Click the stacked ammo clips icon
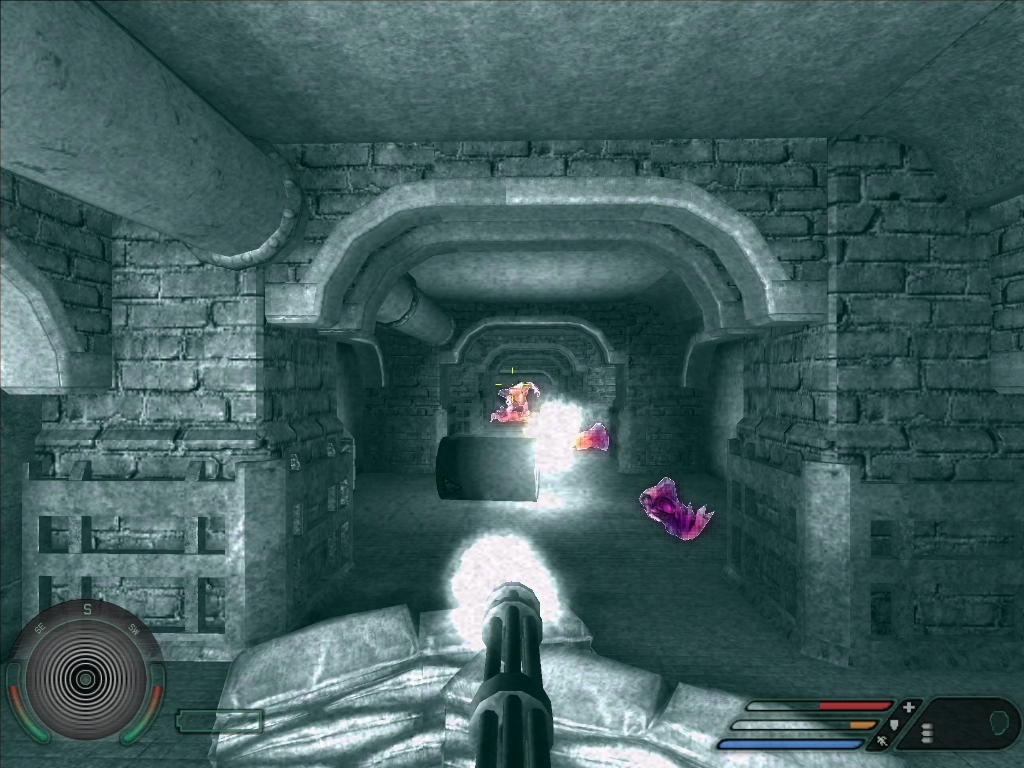This screenshot has height=768, width=1024. (927, 733)
